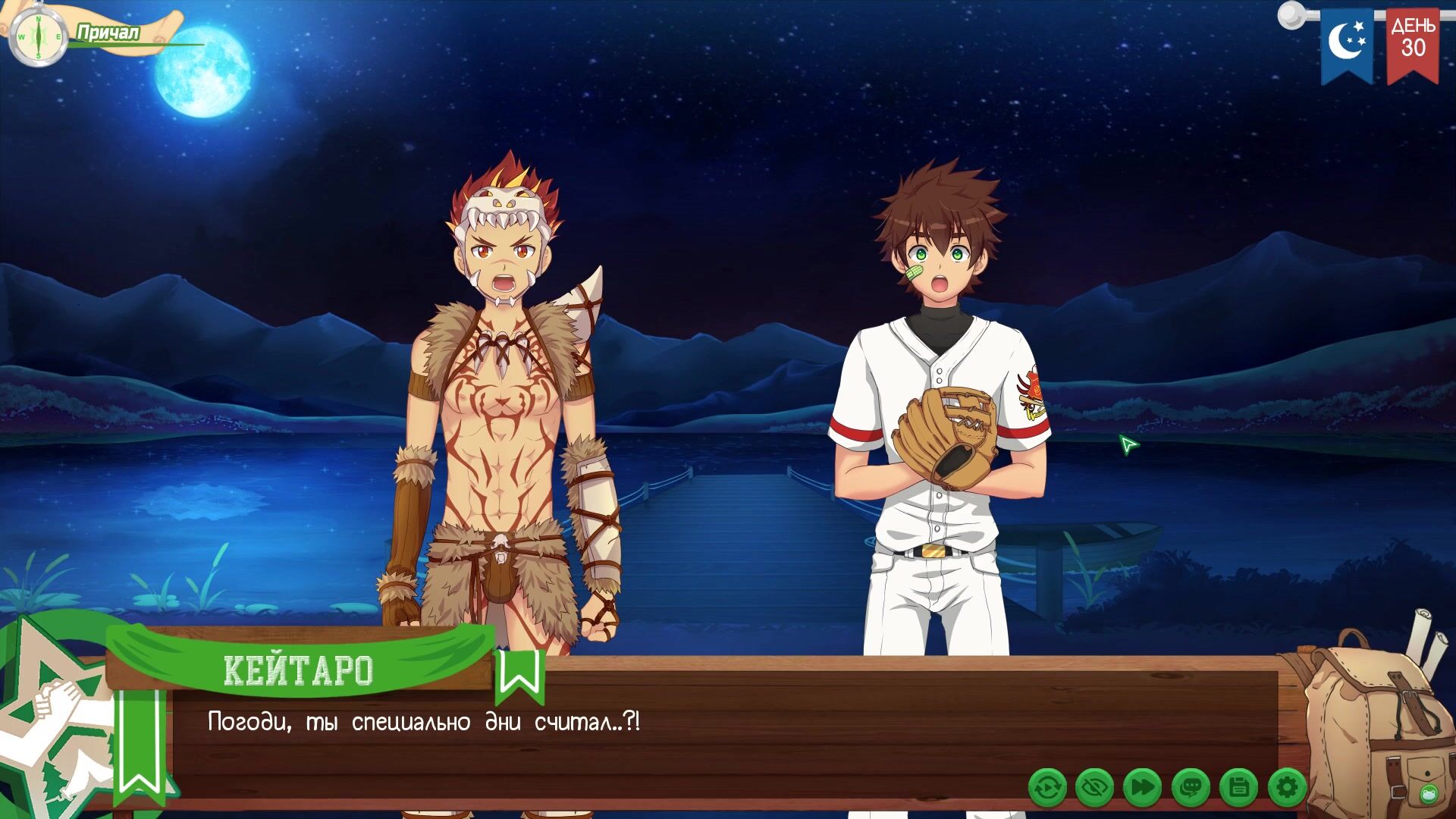Click the moon night-time banner
The width and height of the screenshot is (1456, 819).
[1348, 42]
